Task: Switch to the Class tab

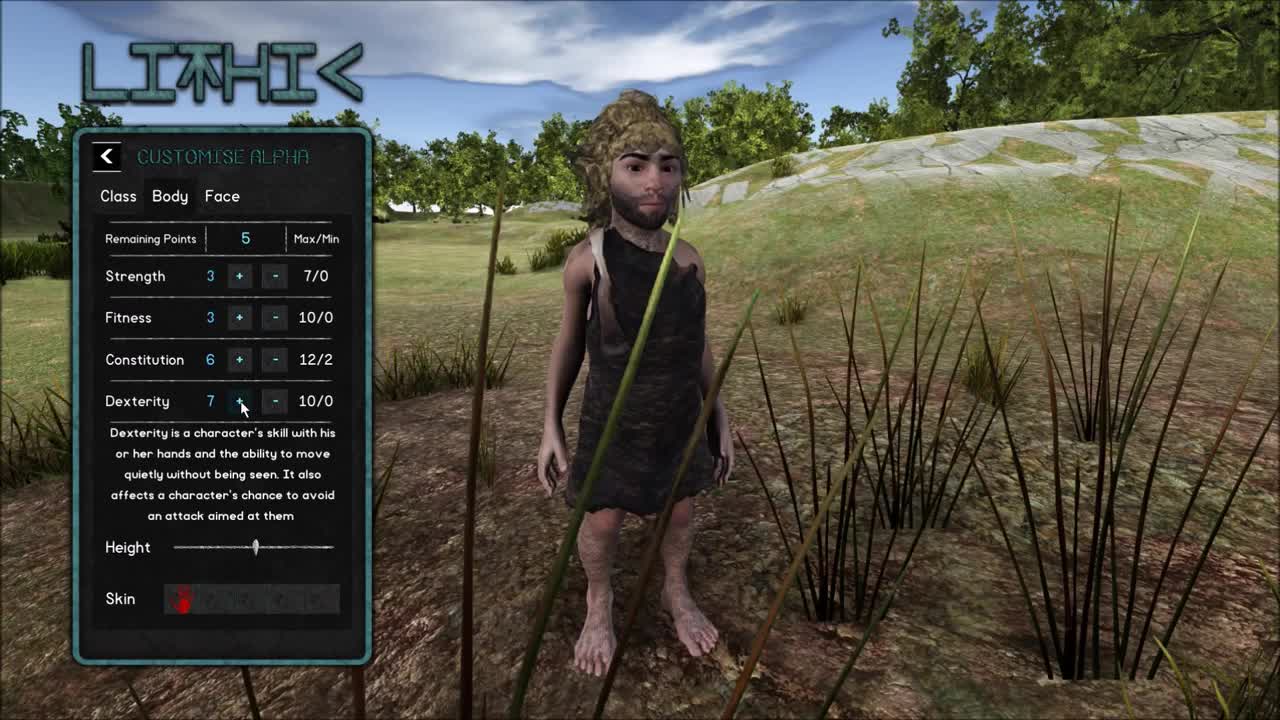Action: pos(118,196)
